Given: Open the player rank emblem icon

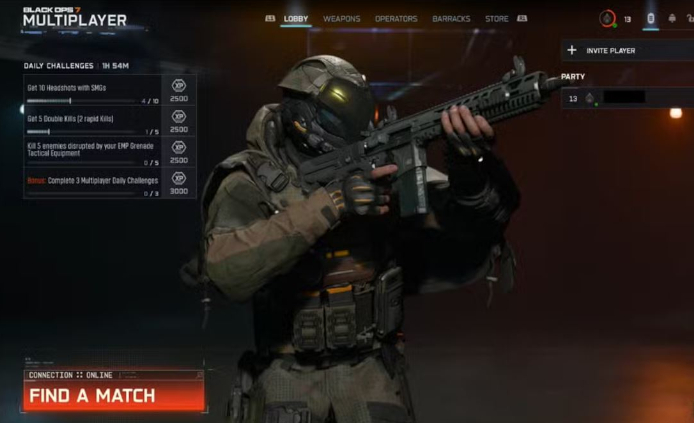Looking at the screenshot, I should click(x=607, y=18).
